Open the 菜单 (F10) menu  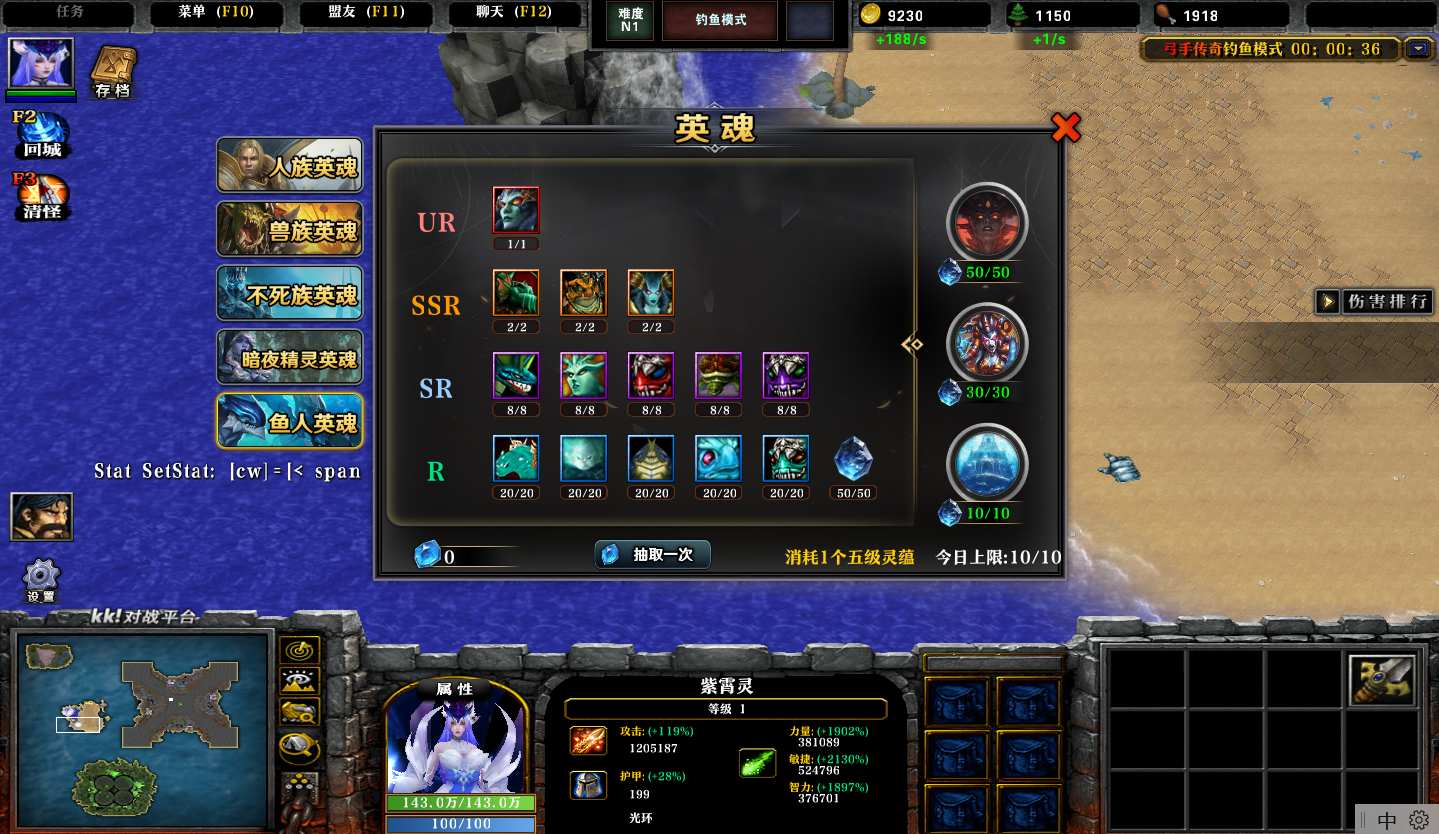pyautogui.click(x=216, y=14)
